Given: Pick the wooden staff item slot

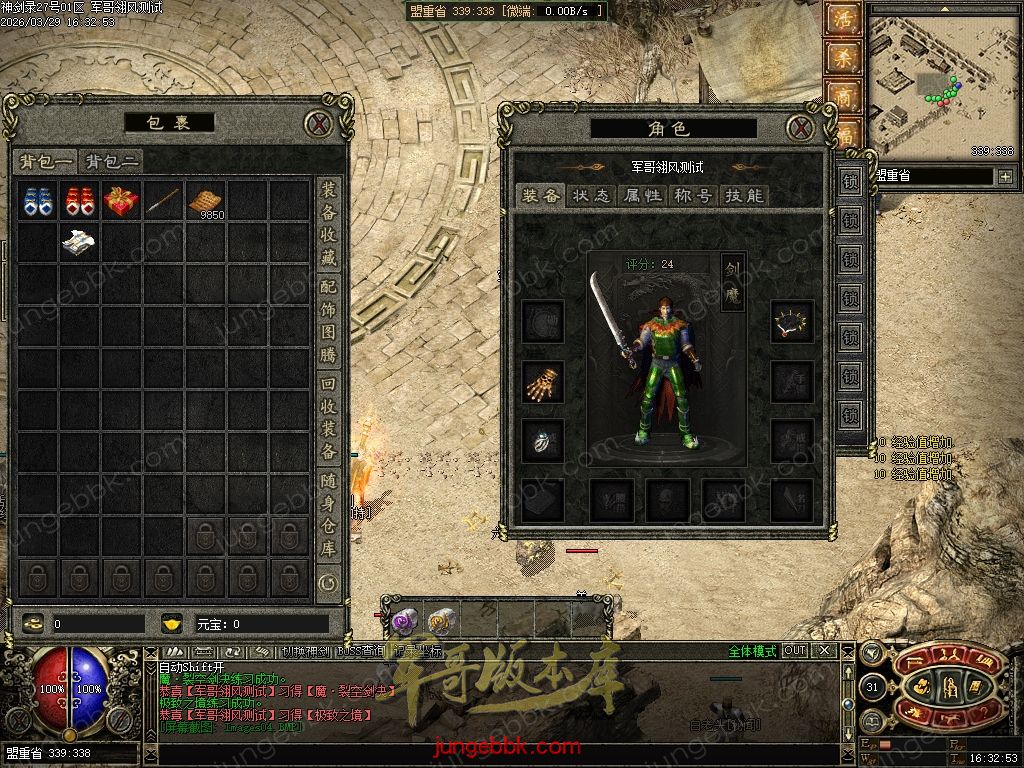Looking at the screenshot, I should 164,201.
